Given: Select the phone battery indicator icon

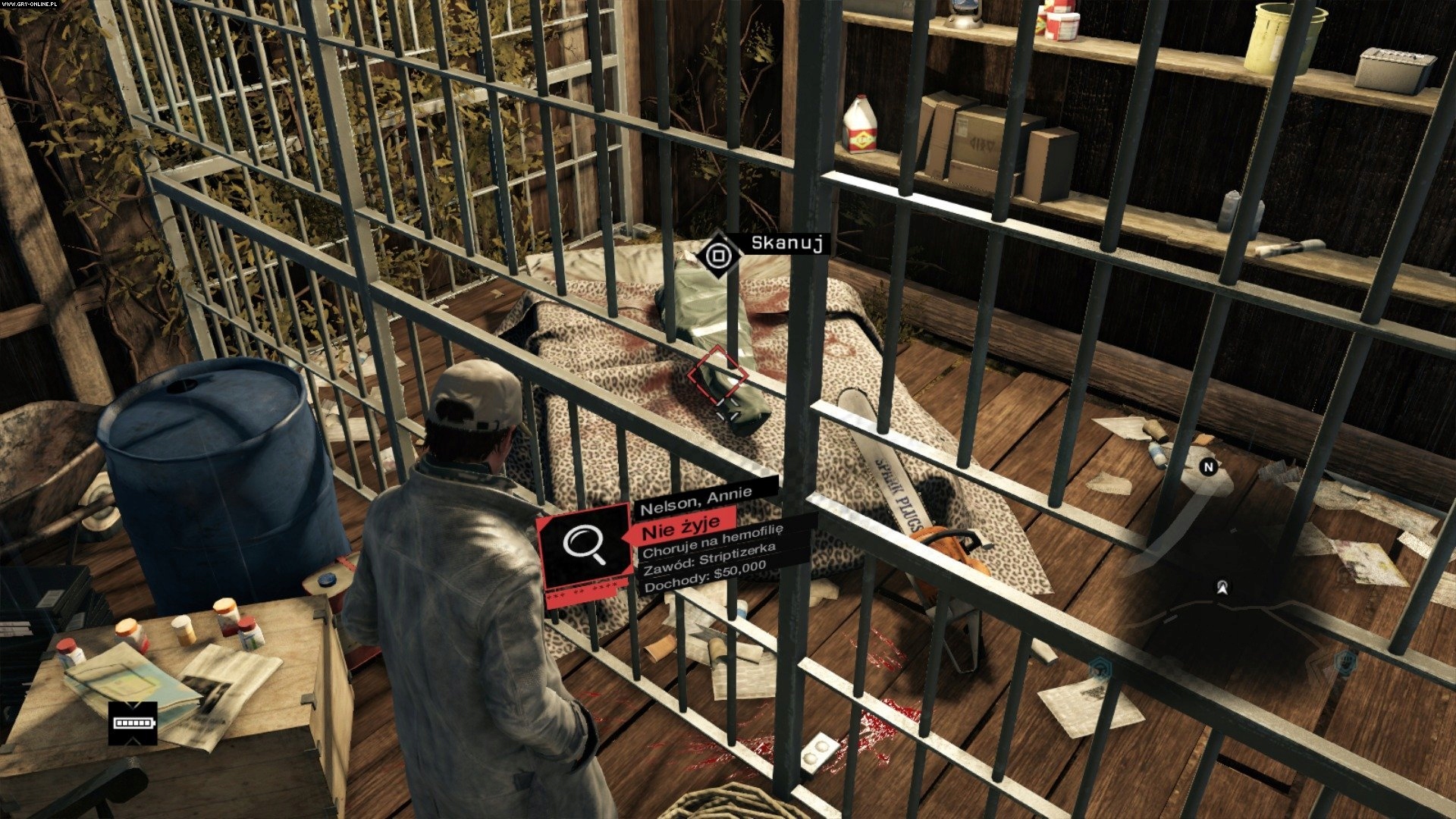Looking at the screenshot, I should 133,723.
